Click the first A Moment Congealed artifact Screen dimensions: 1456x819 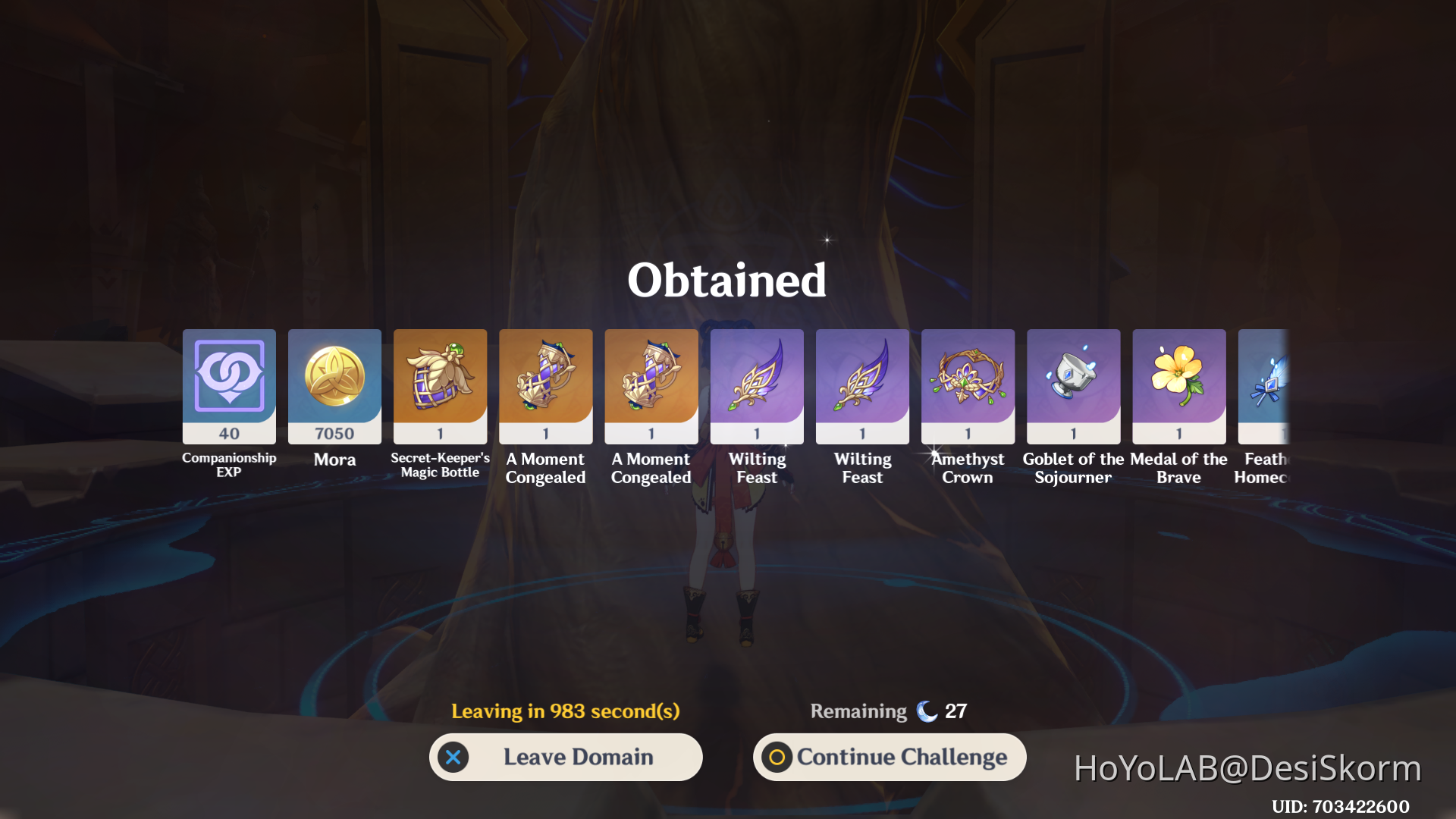545,387
